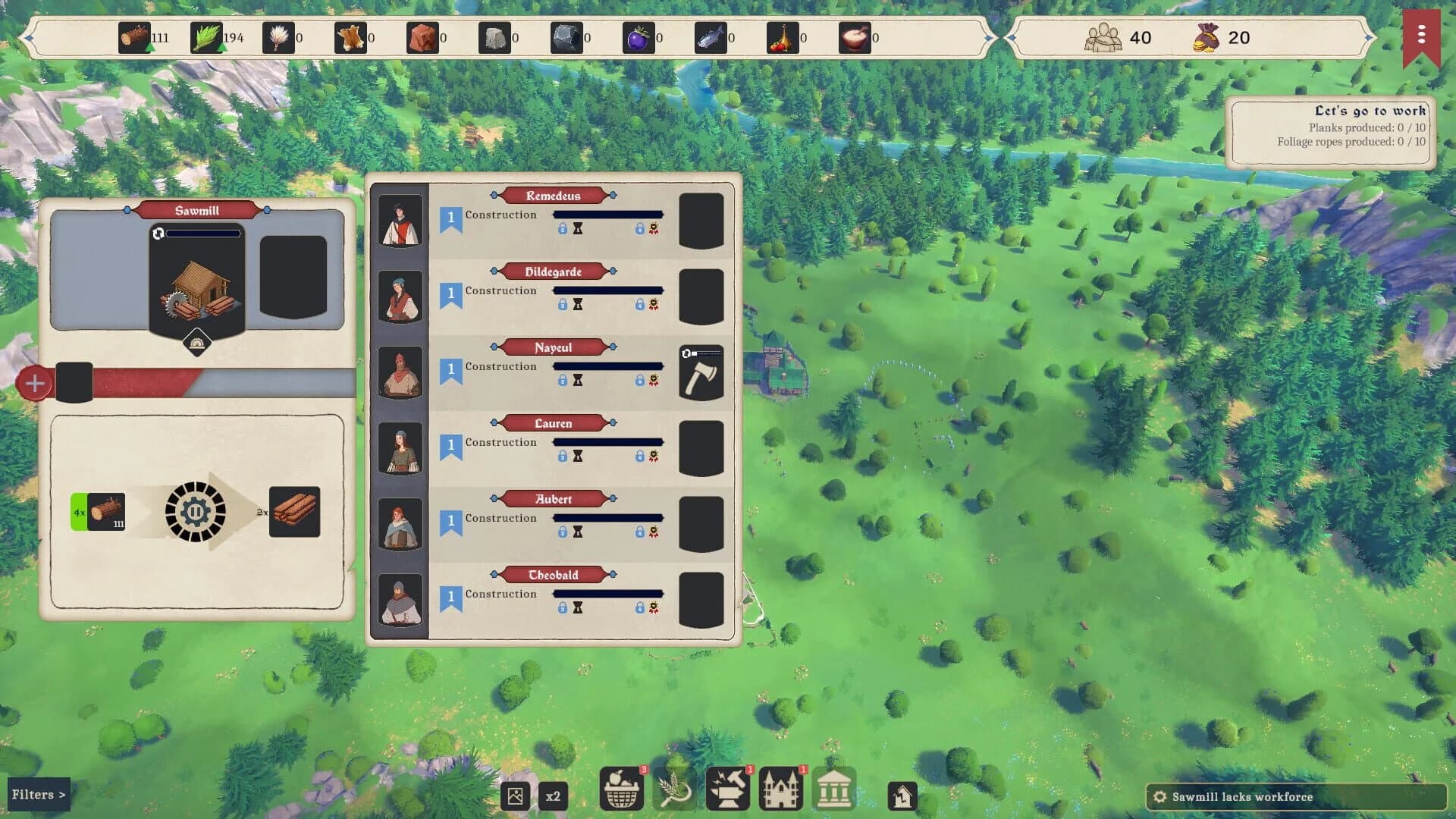The height and width of the screenshot is (819, 1456).
Task: Open the Filters panel
Action: [39, 794]
